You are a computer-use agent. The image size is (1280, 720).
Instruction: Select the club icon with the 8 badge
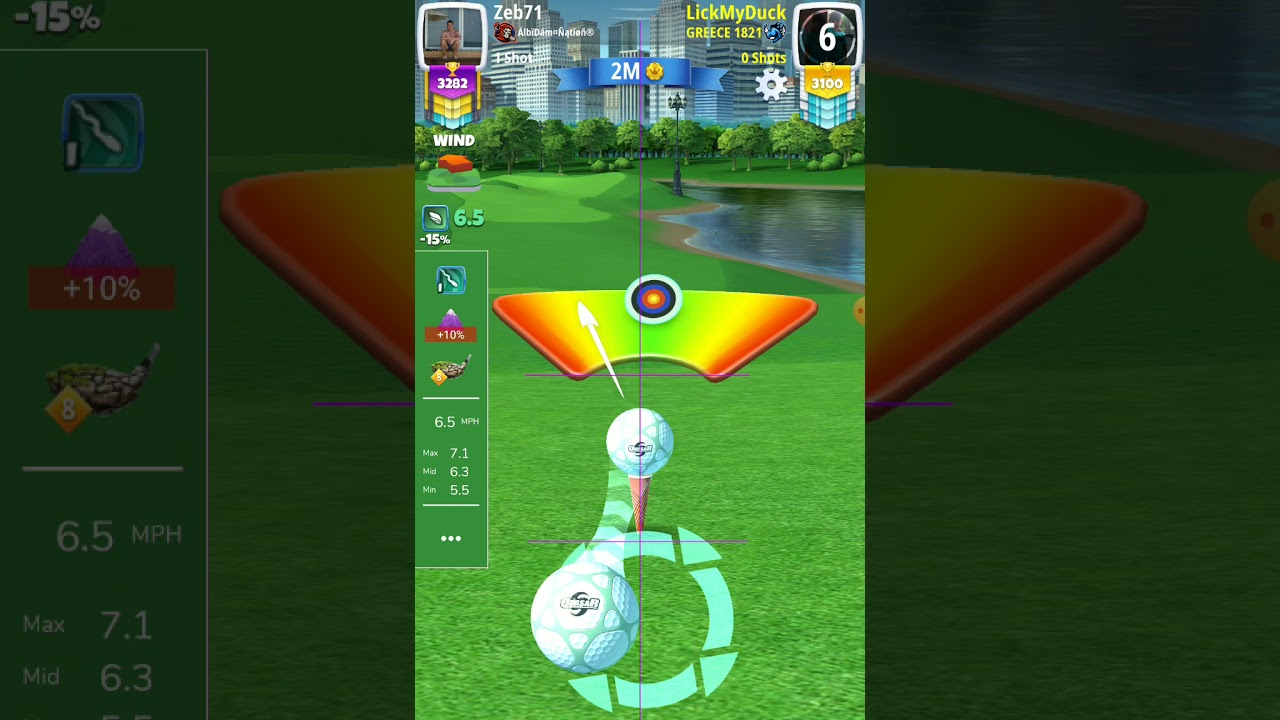click(x=450, y=370)
